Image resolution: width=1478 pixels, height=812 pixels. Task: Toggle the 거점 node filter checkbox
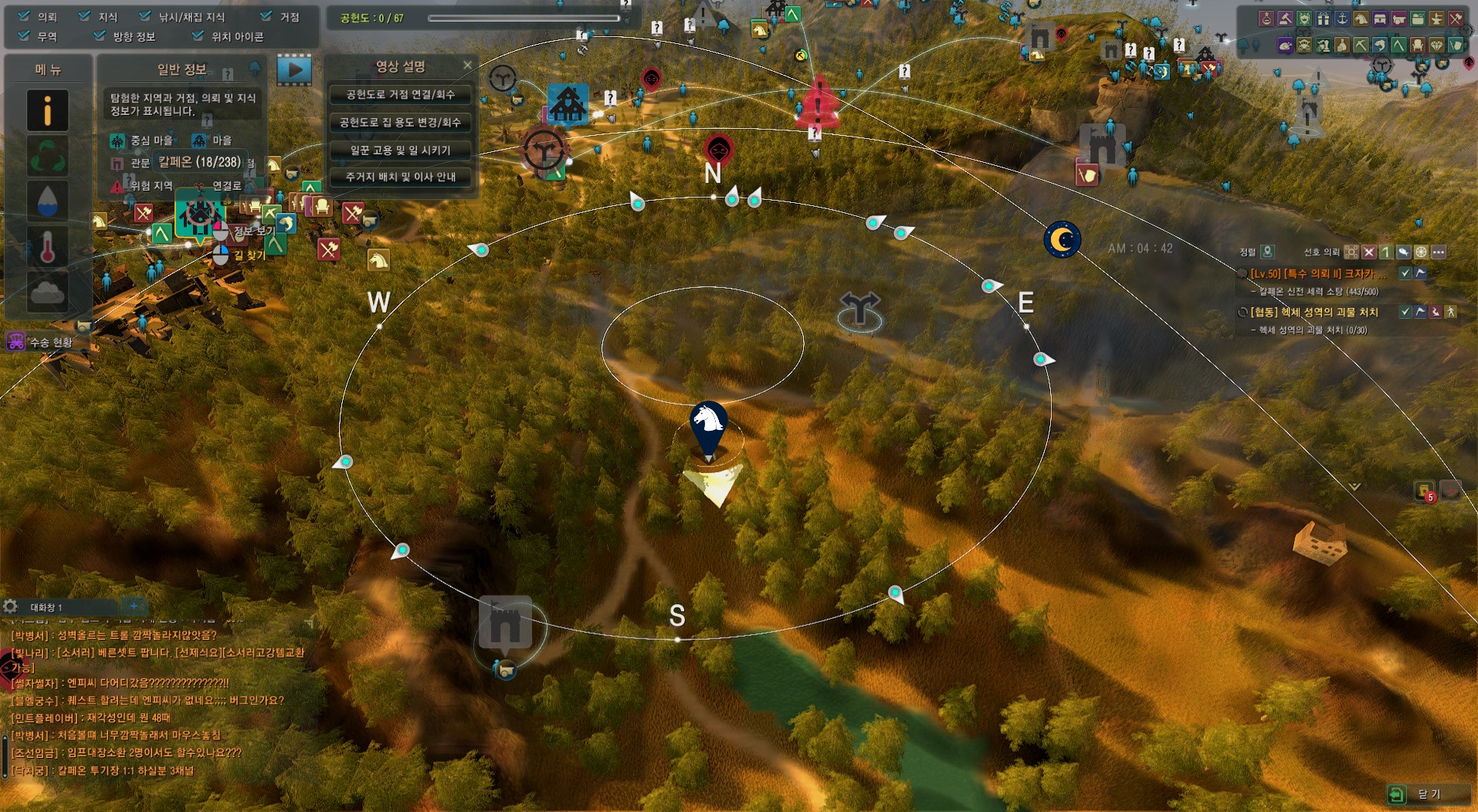pos(266,16)
